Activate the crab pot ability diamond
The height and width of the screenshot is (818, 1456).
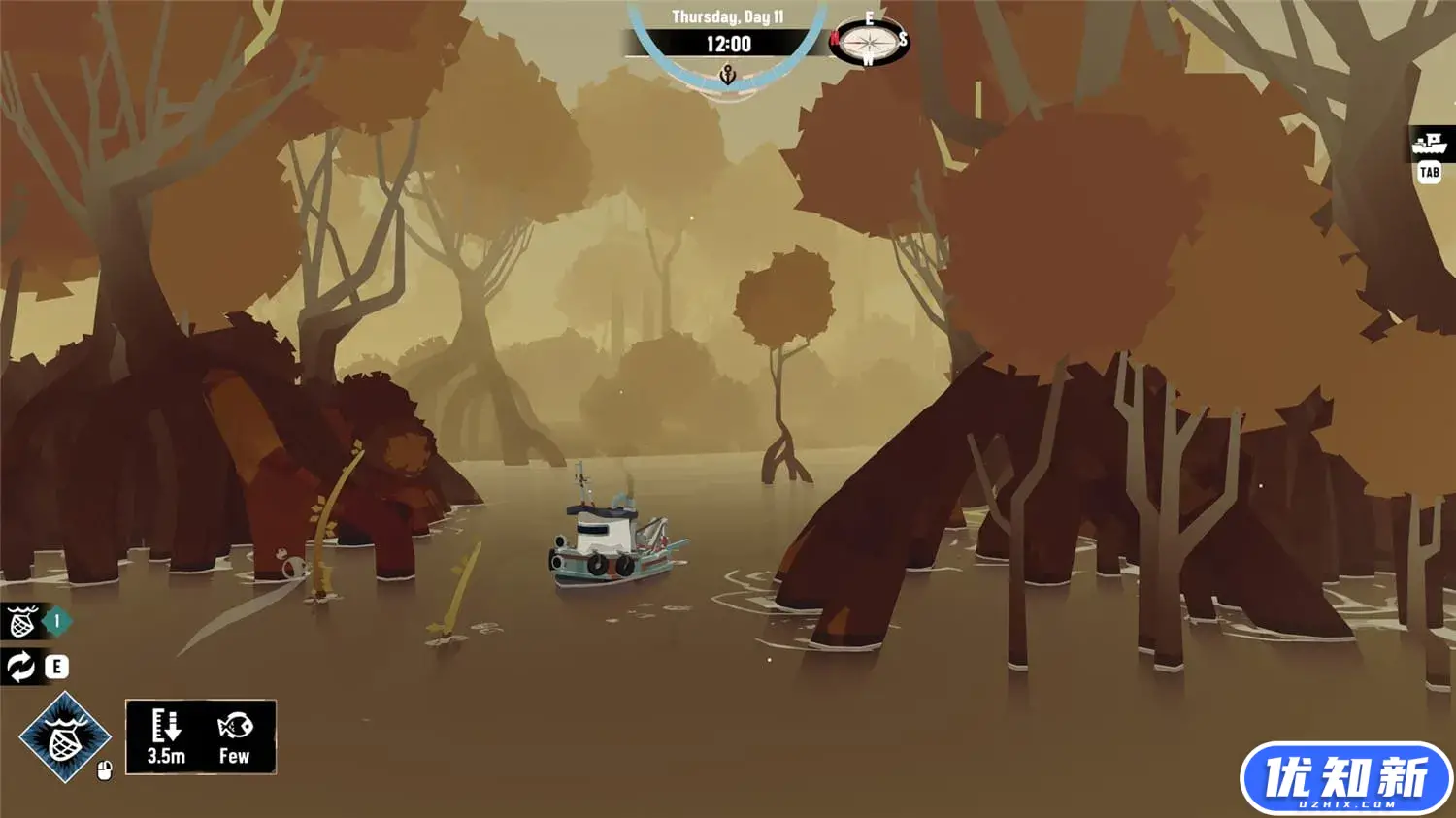(65, 737)
